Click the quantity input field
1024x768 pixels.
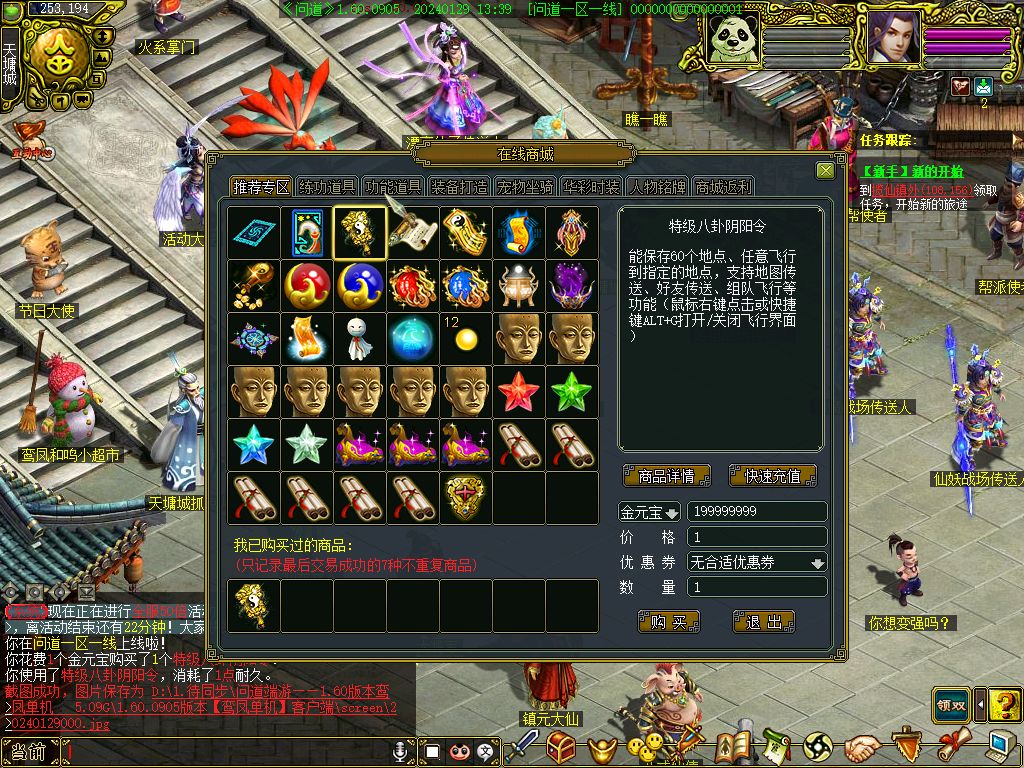[x=757, y=588]
